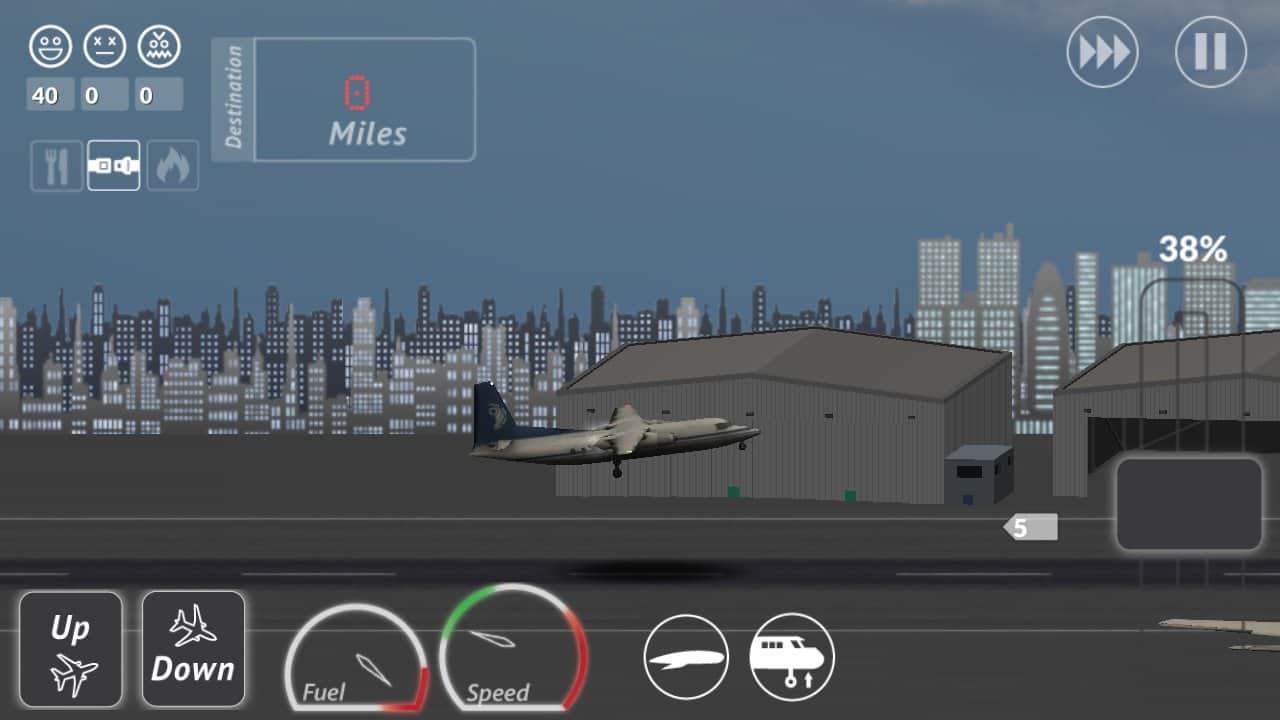The width and height of the screenshot is (1280, 720).
Task: Start meal service with fork and knife icon
Action: pos(56,165)
